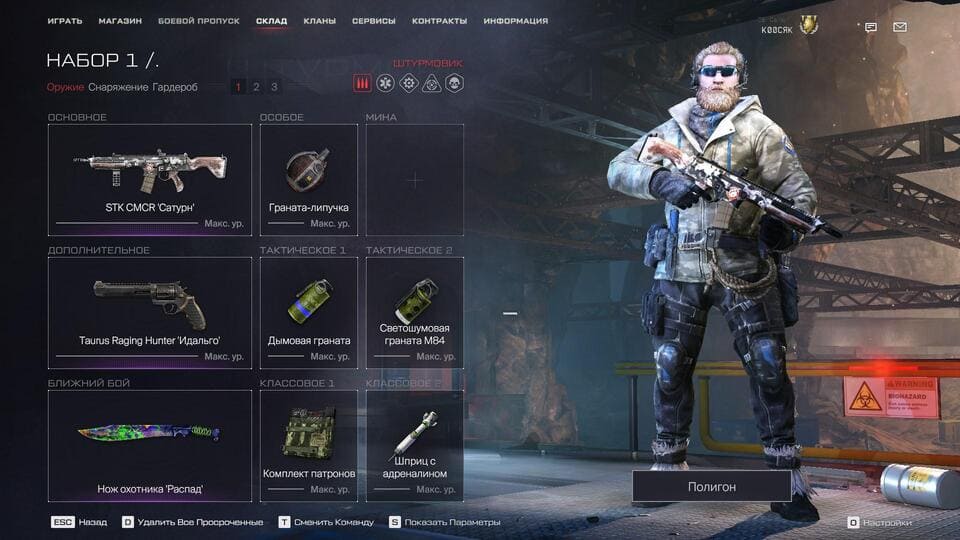This screenshot has height=540, width=960.
Task: Select the STK CMCR 'Сатурн' weapon slot
Action: [150, 179]
